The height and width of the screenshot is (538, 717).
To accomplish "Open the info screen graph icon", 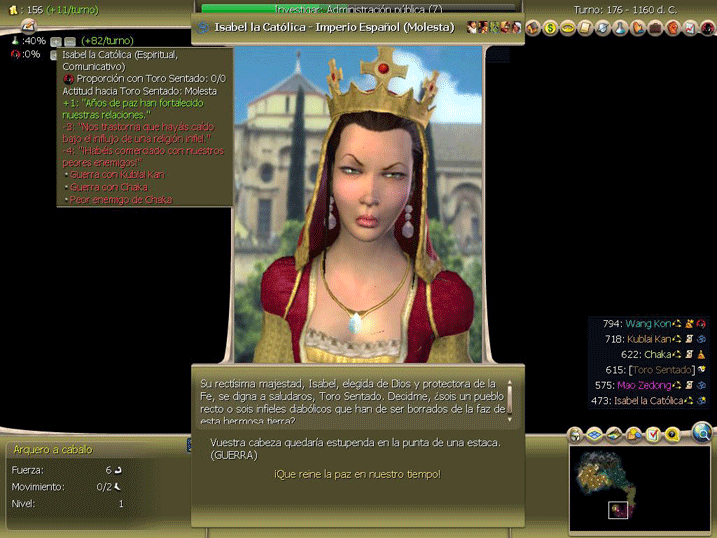I will pos(691,28).
